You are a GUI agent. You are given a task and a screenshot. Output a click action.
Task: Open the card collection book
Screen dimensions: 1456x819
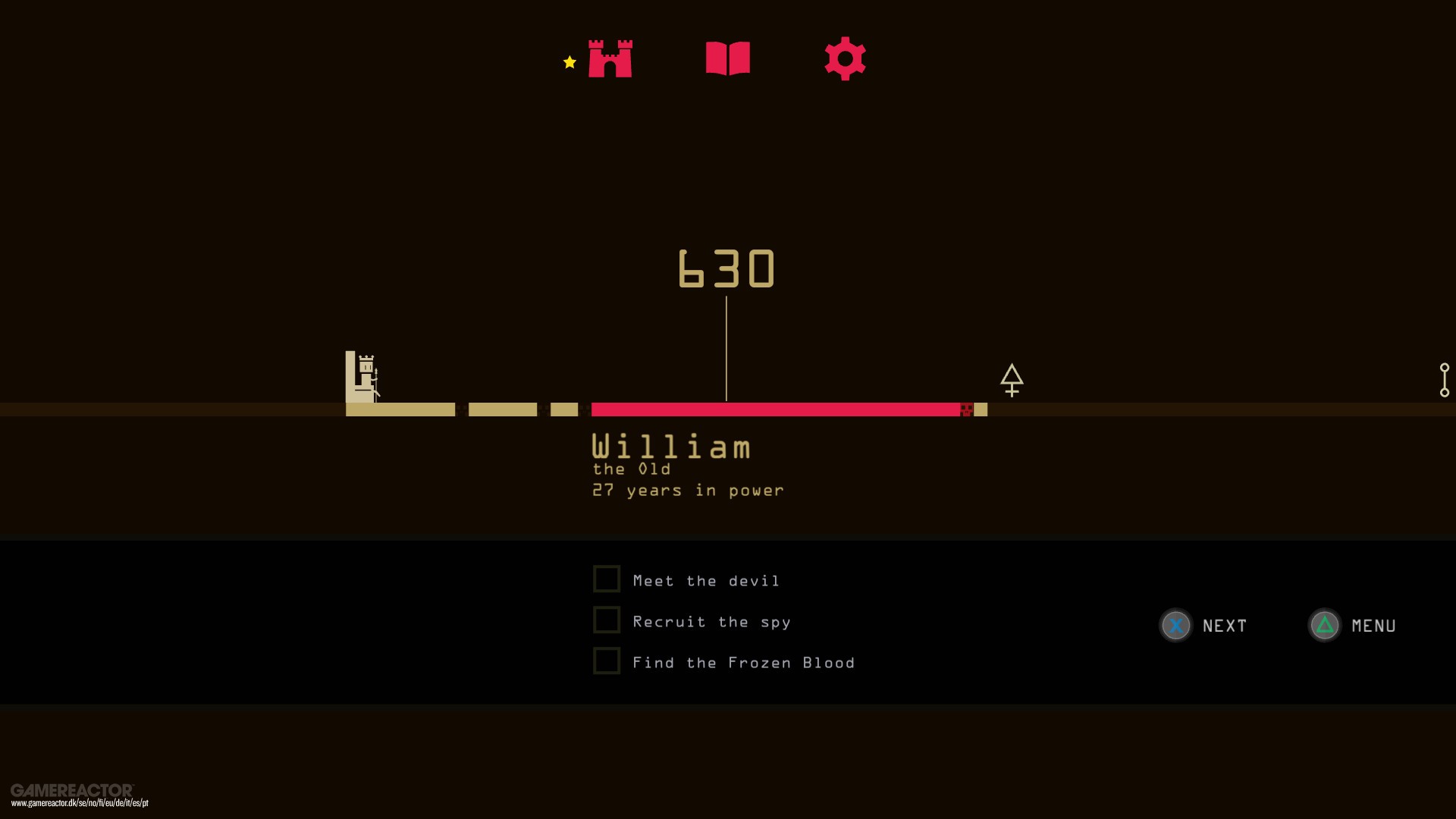click(728, 58)
